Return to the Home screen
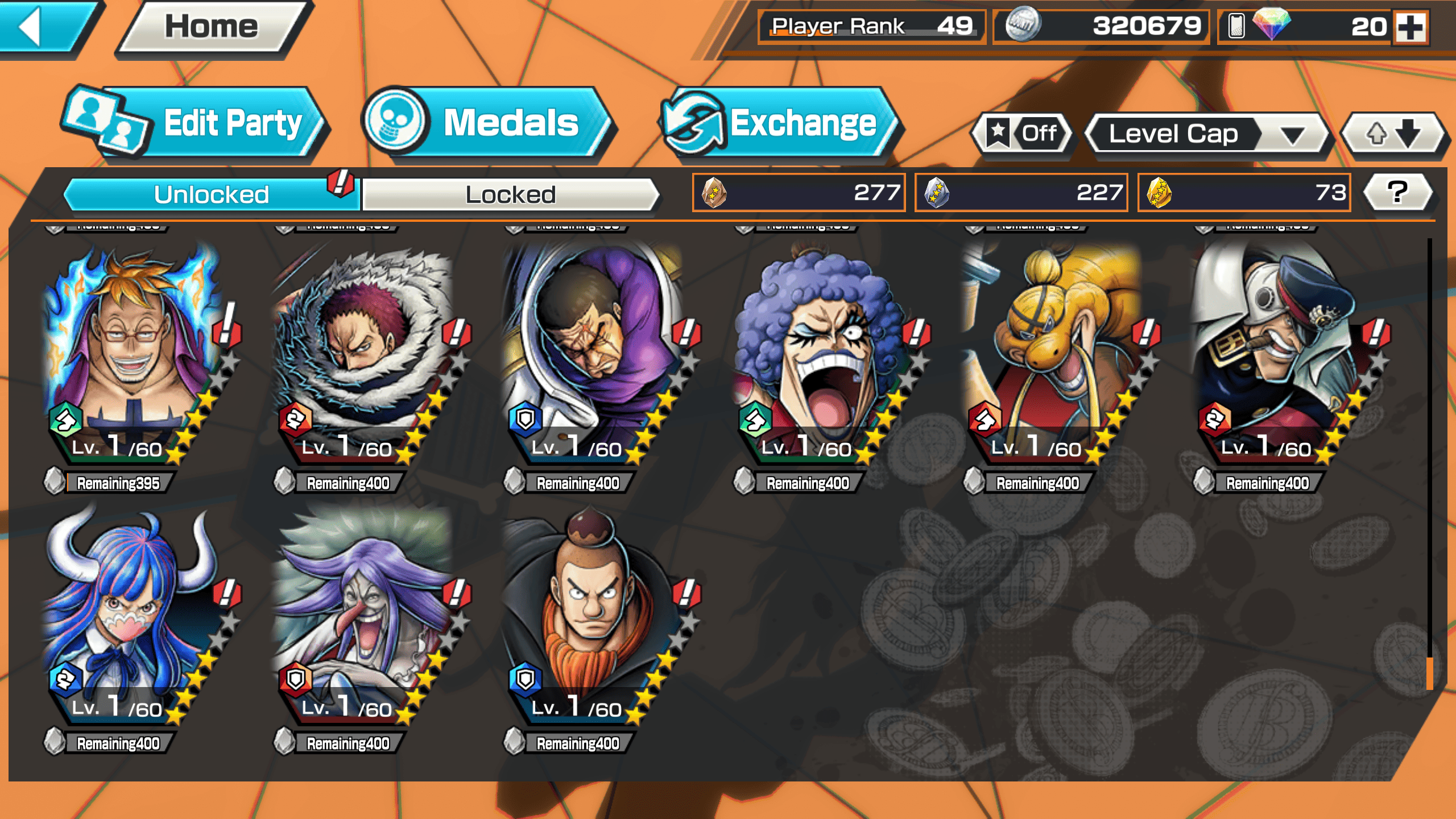Screen dimensions: 1456x819 pos(212,27)
